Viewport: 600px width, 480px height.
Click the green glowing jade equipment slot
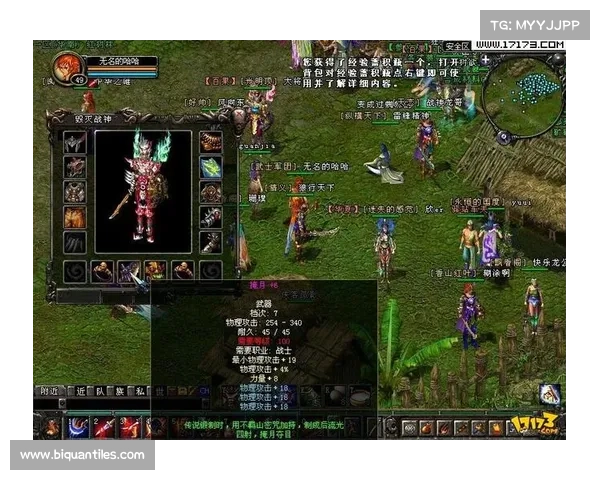coord(211,167)
